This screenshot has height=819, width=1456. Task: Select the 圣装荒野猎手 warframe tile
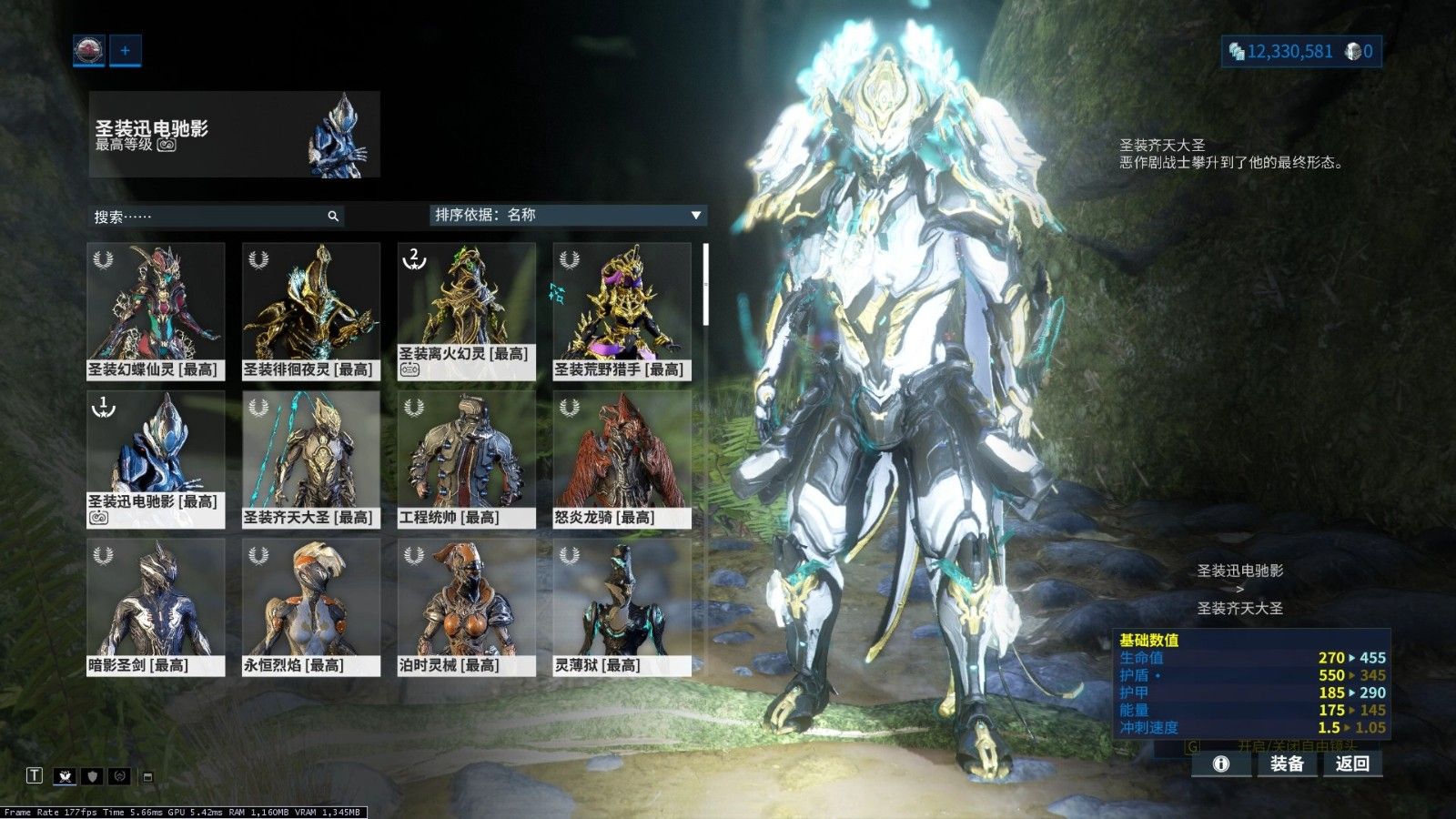pyautogui.click(x=622, y=311)
